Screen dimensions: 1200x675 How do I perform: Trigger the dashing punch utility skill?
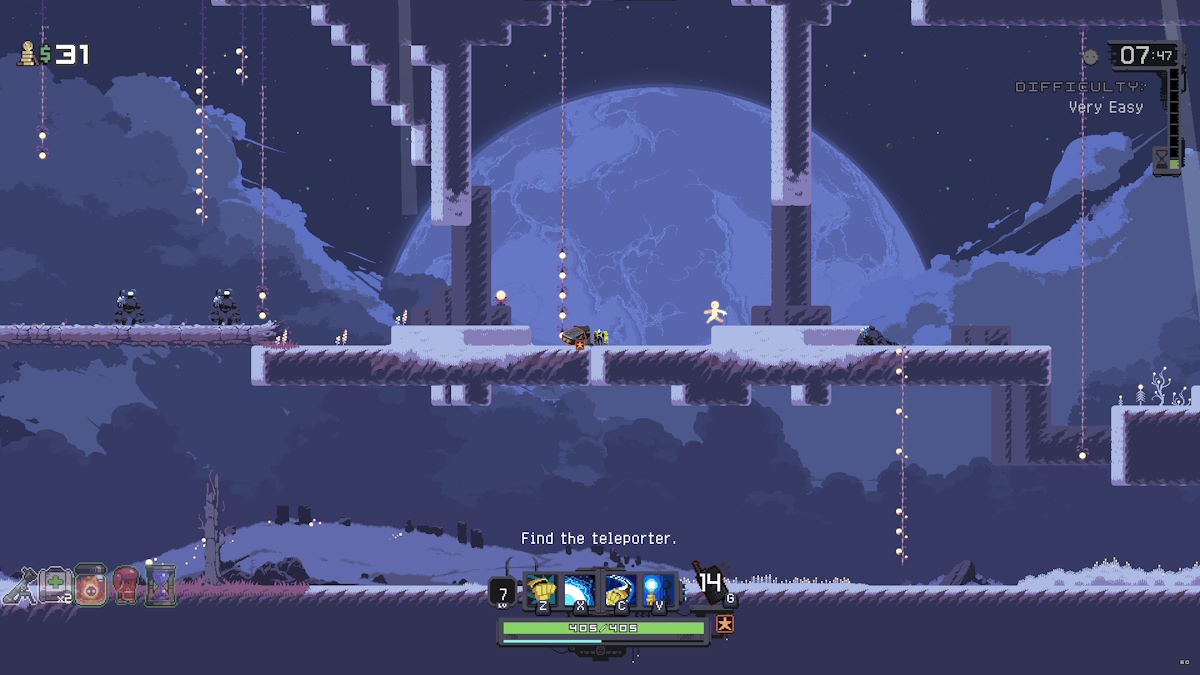click(618, 589)
